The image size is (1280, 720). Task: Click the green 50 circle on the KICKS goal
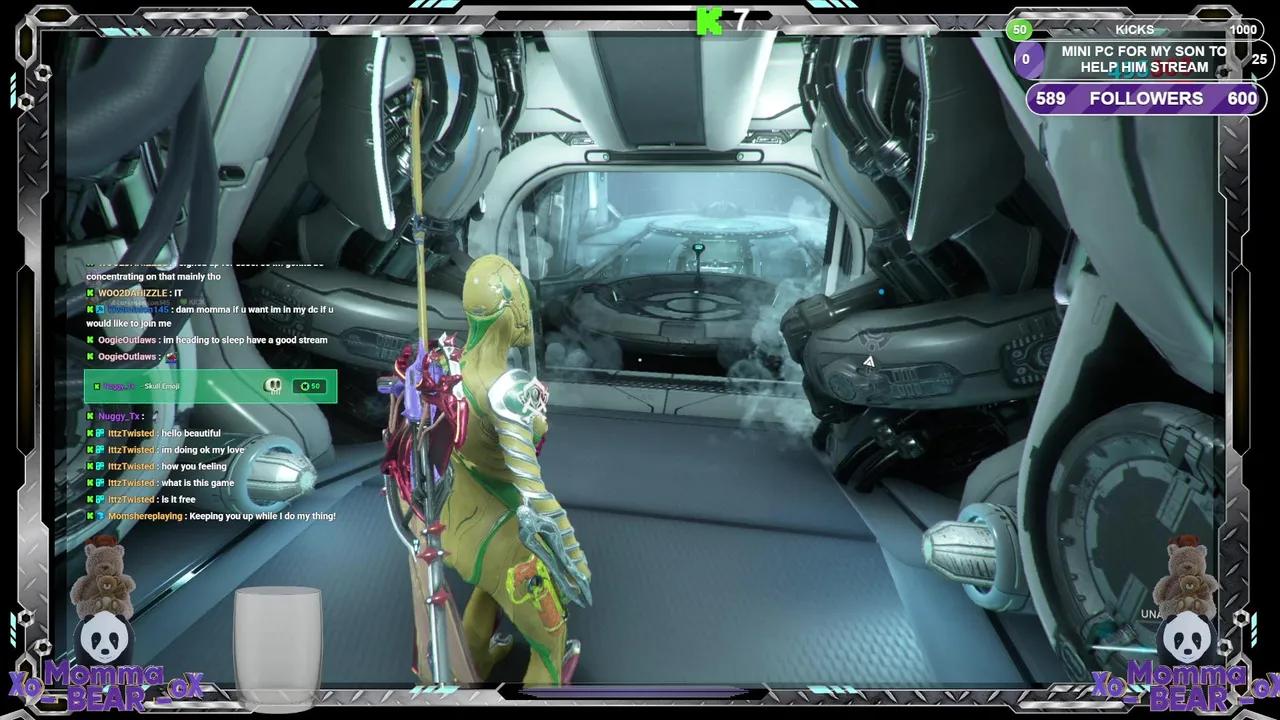1019,30
